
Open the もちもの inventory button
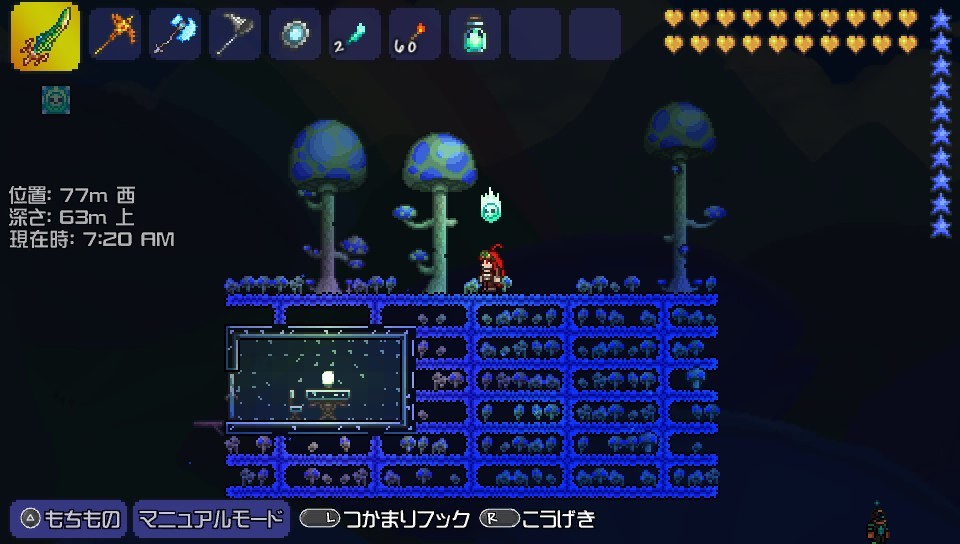point(69,518)
